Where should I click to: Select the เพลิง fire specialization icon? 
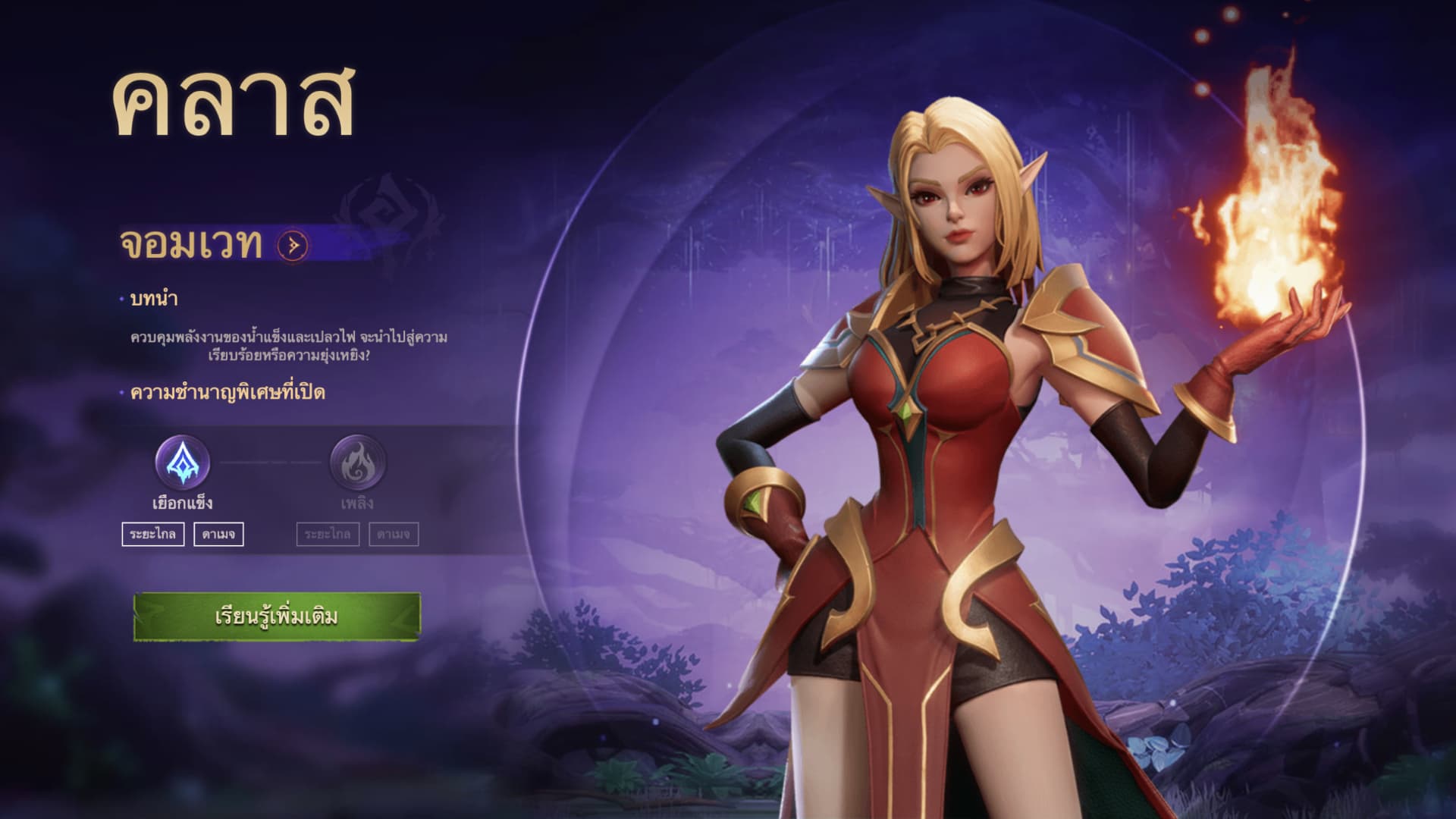[x=357, y=462]
